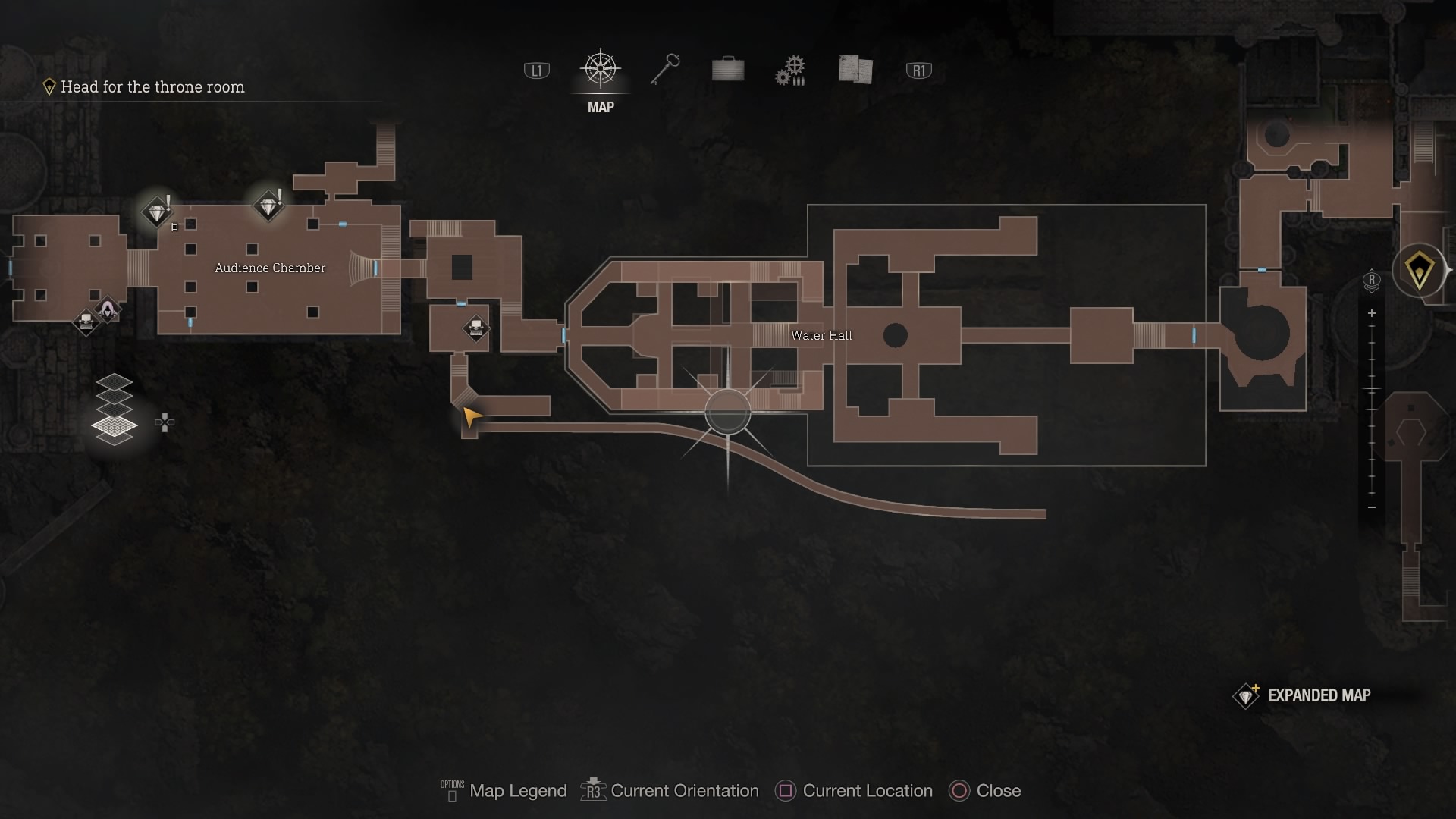Choose the typewriter marker beside the merchant

pyautogui.click(x=86, y=322)
